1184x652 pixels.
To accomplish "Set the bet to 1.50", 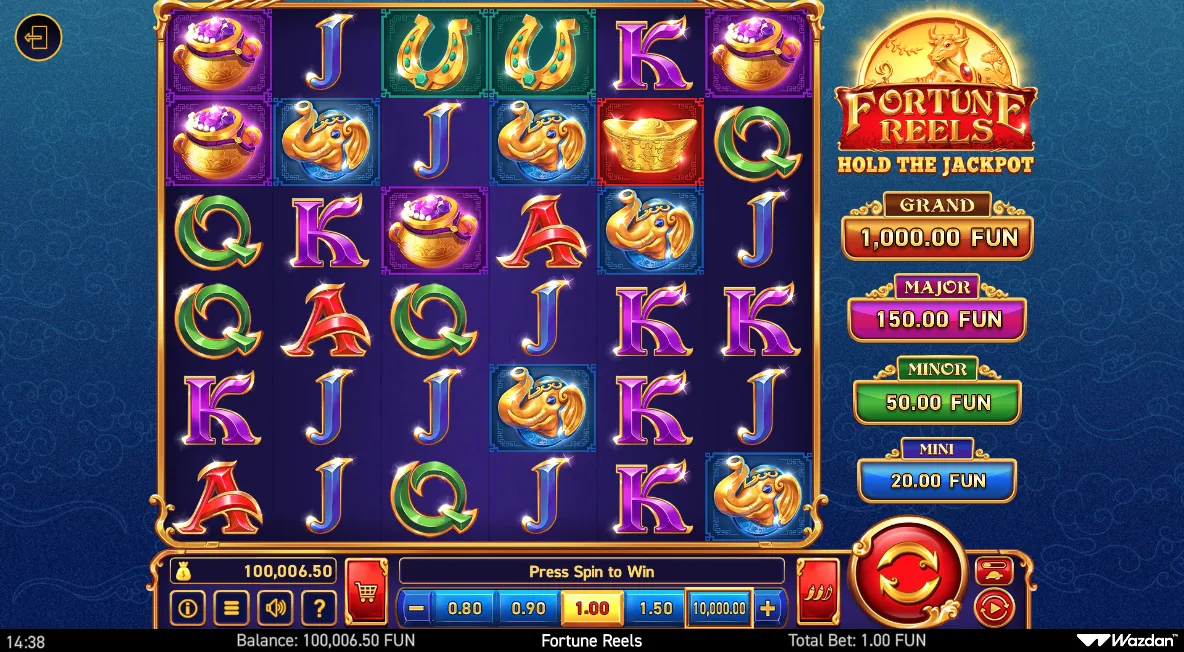I will click(655, 607).
